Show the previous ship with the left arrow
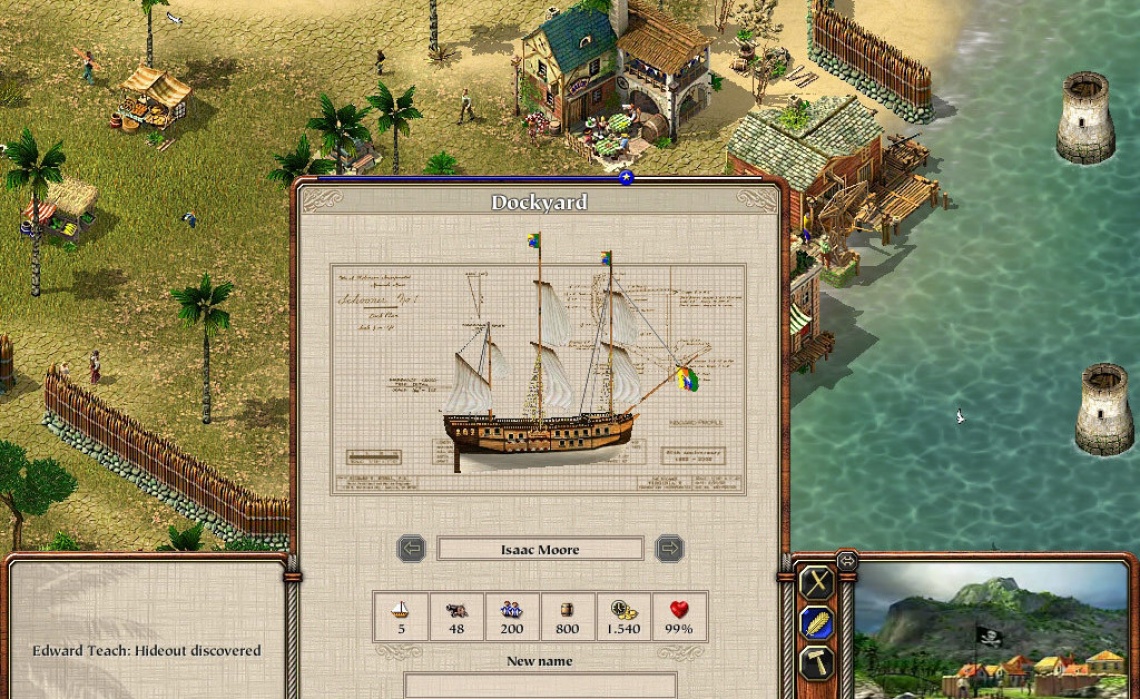 pyautogui.click(x=411, y=549)
